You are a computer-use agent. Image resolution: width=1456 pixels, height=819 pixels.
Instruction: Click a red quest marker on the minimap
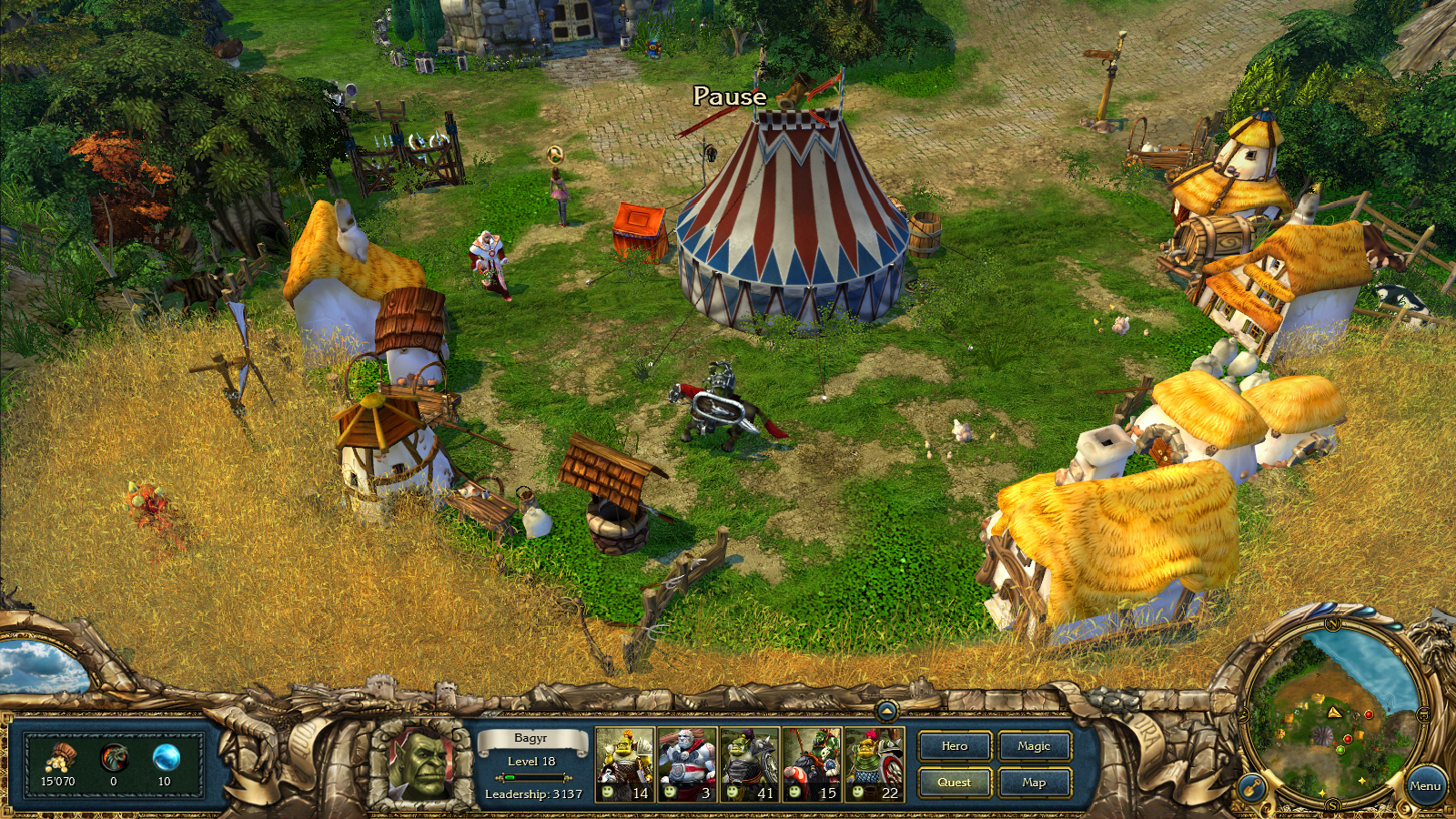click(1368, 714)
